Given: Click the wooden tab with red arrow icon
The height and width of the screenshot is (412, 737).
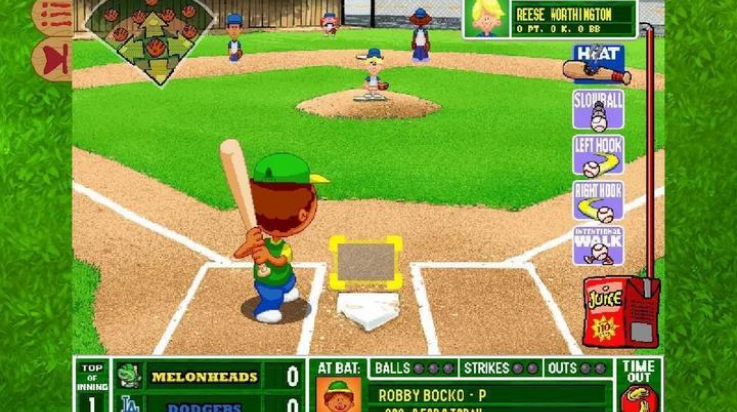Looking at the screenshot, I should point(53,58).
